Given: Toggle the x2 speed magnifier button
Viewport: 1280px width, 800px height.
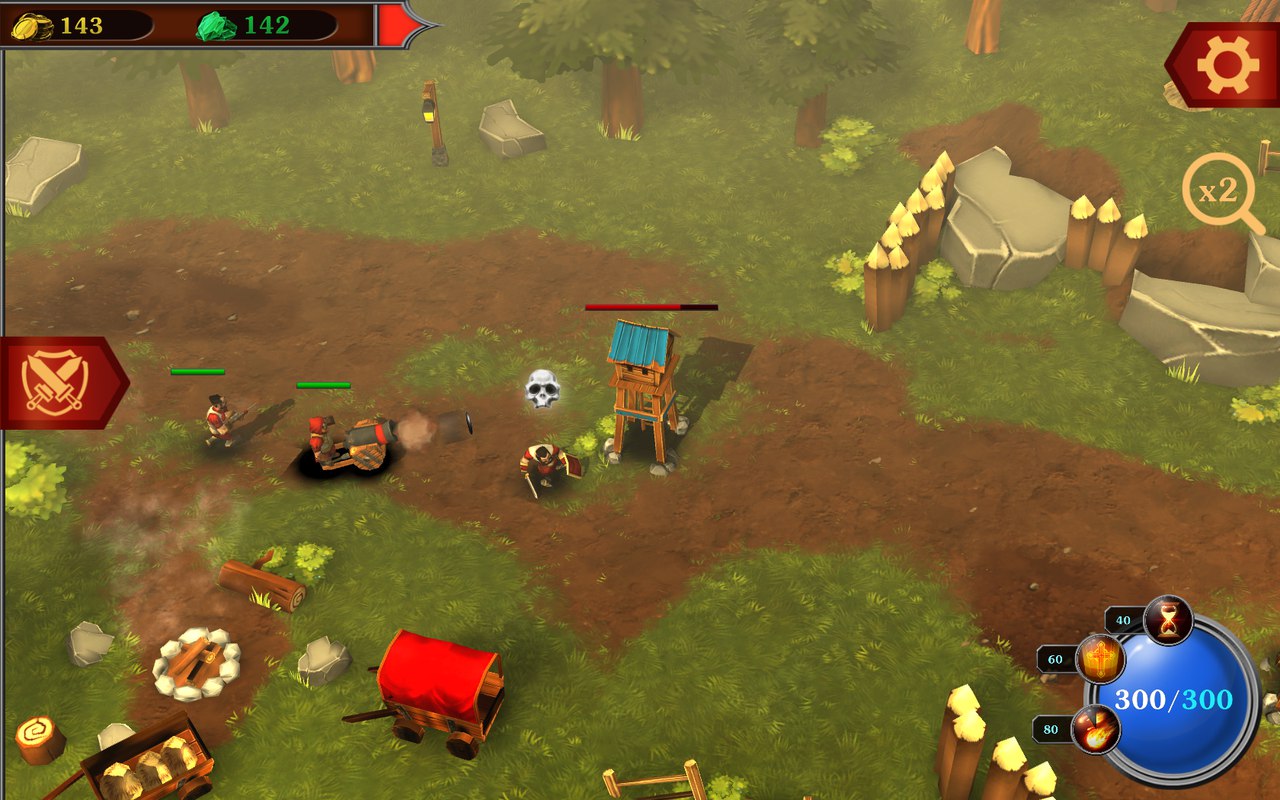Looking at the screenshot, I should click(1219, 190).
